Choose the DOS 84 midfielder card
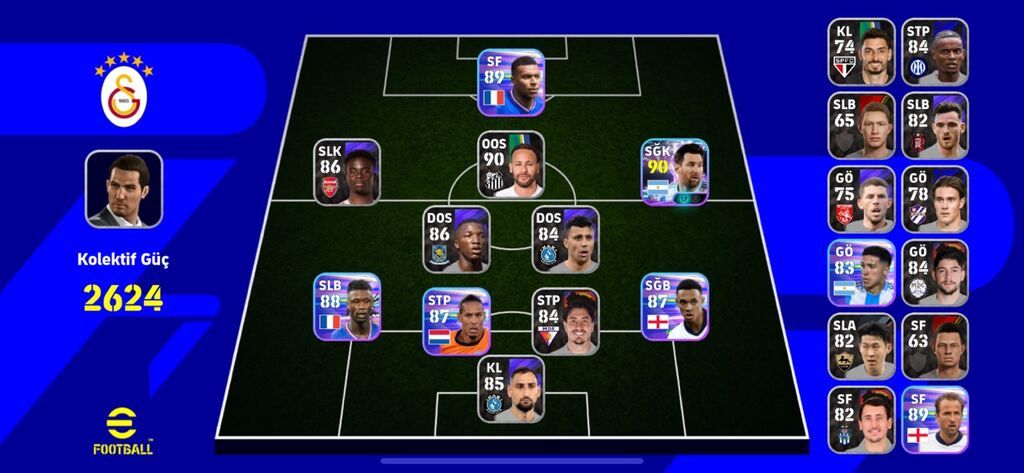Image resolution: width=1024 pixels, height=473 pixels. (x=565, y=240)
